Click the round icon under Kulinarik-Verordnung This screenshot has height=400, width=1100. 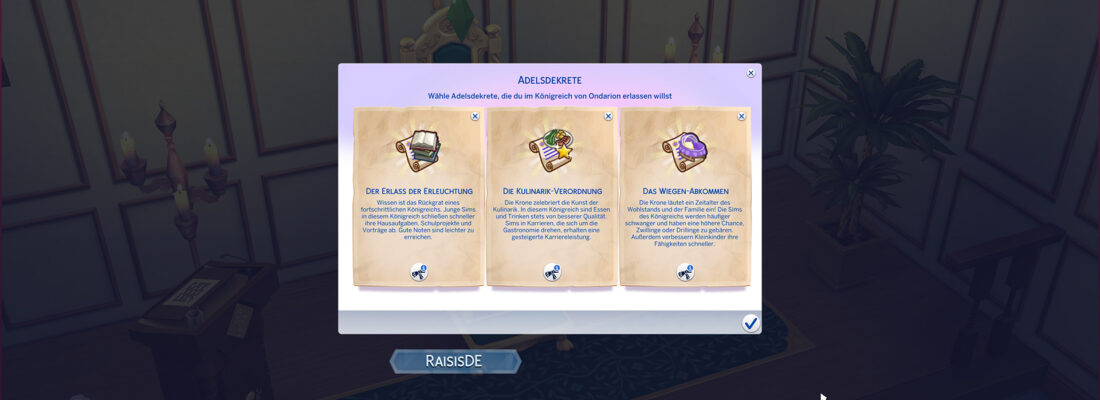tap(552, 272)
